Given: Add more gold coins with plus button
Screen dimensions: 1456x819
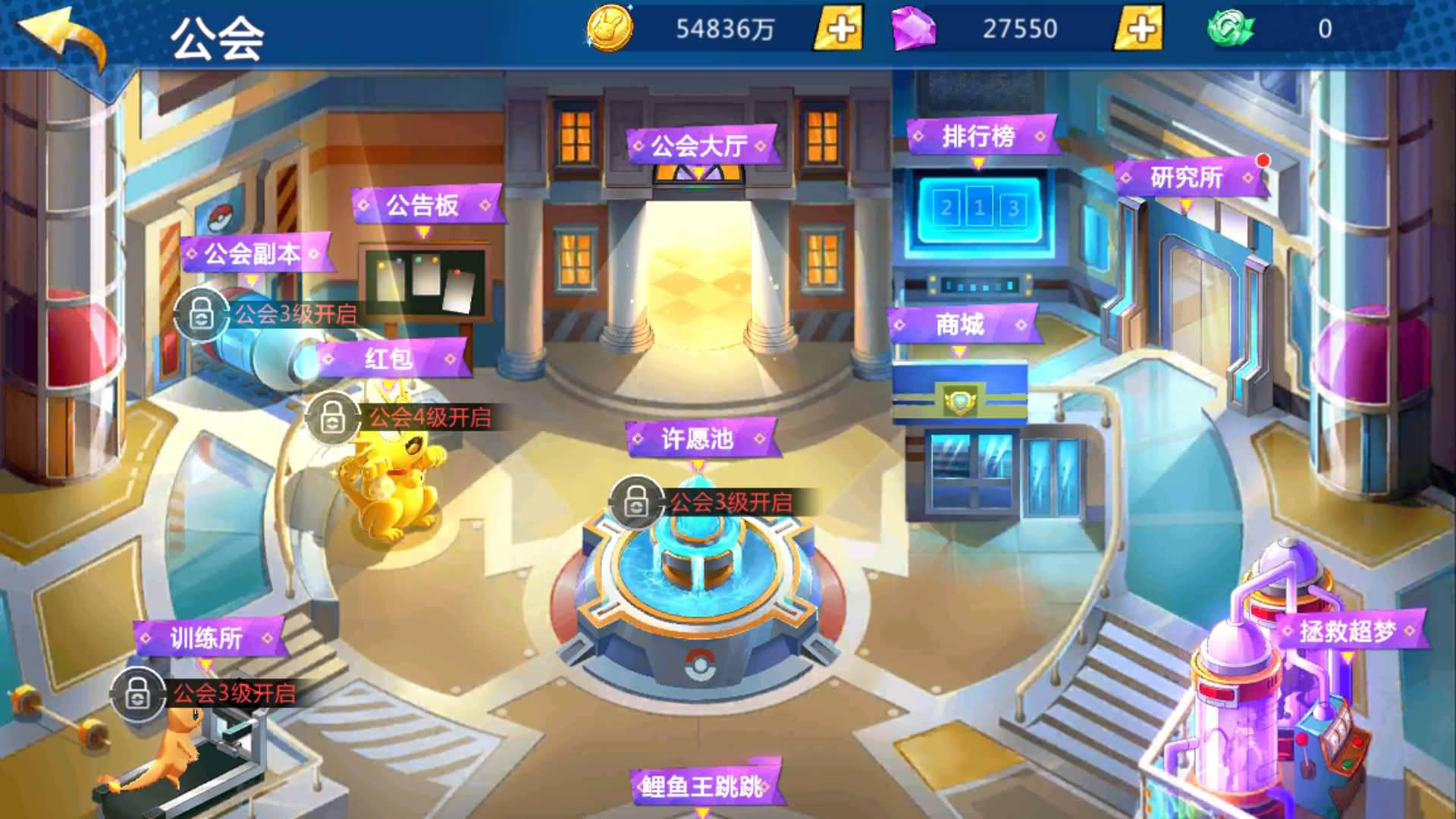Looking at the screenshot, I should 839,29.
